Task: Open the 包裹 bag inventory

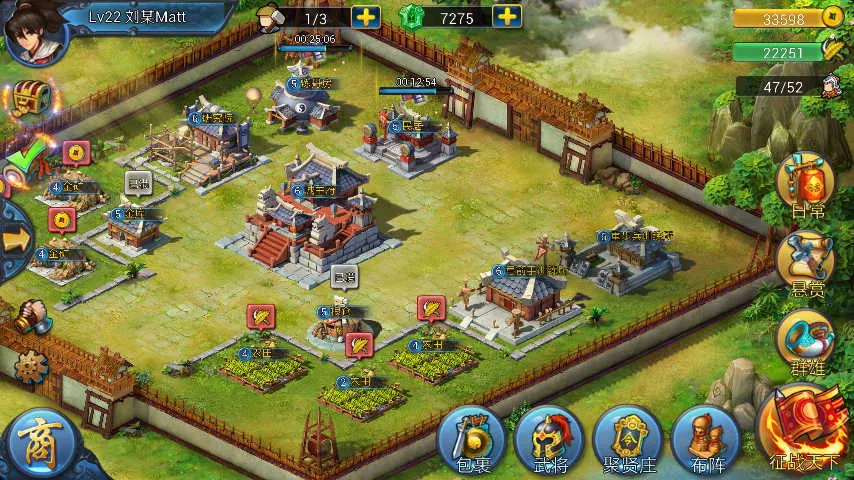Action: (x=471, y=440)
